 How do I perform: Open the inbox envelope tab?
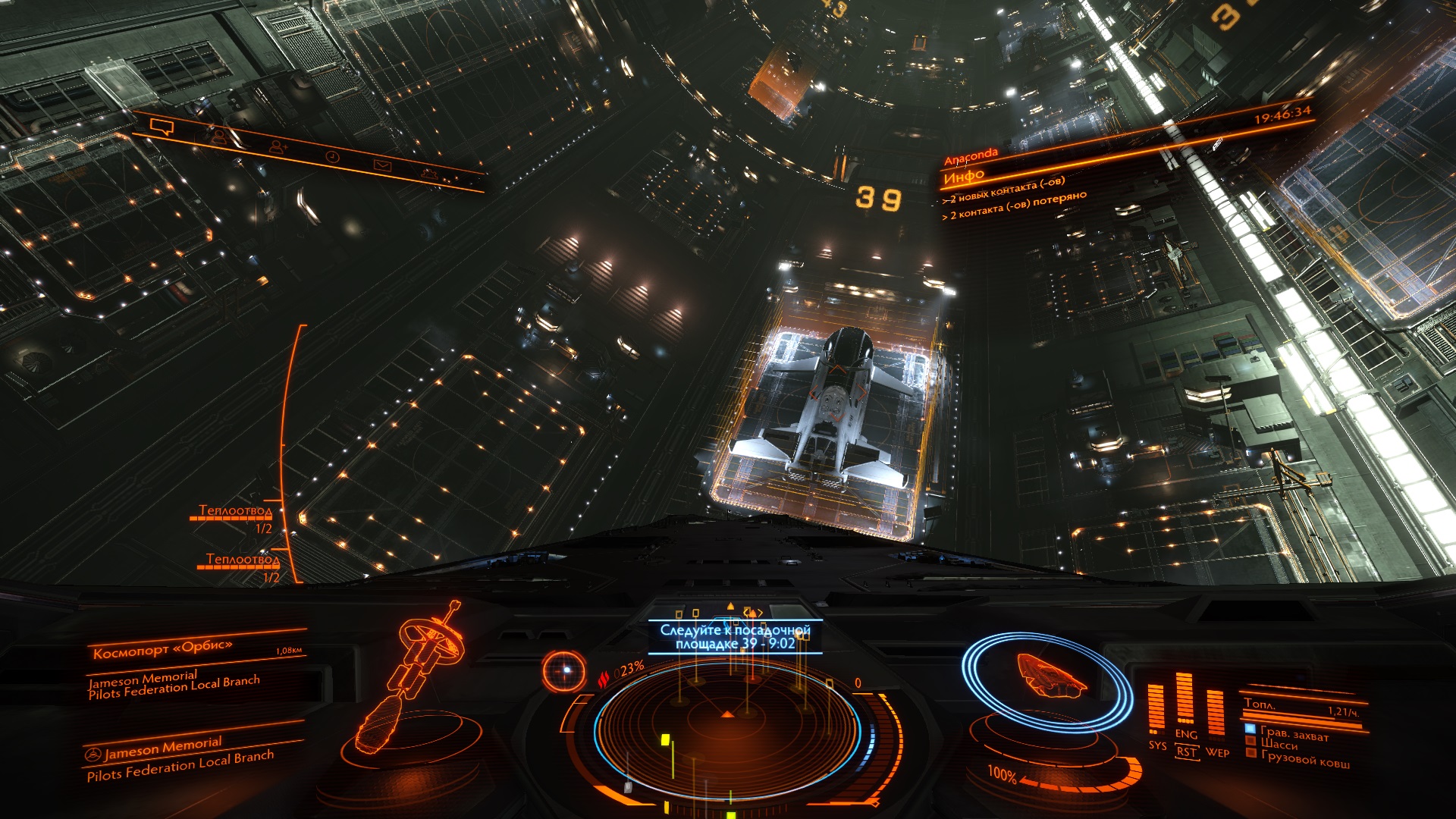coord(381,165)
